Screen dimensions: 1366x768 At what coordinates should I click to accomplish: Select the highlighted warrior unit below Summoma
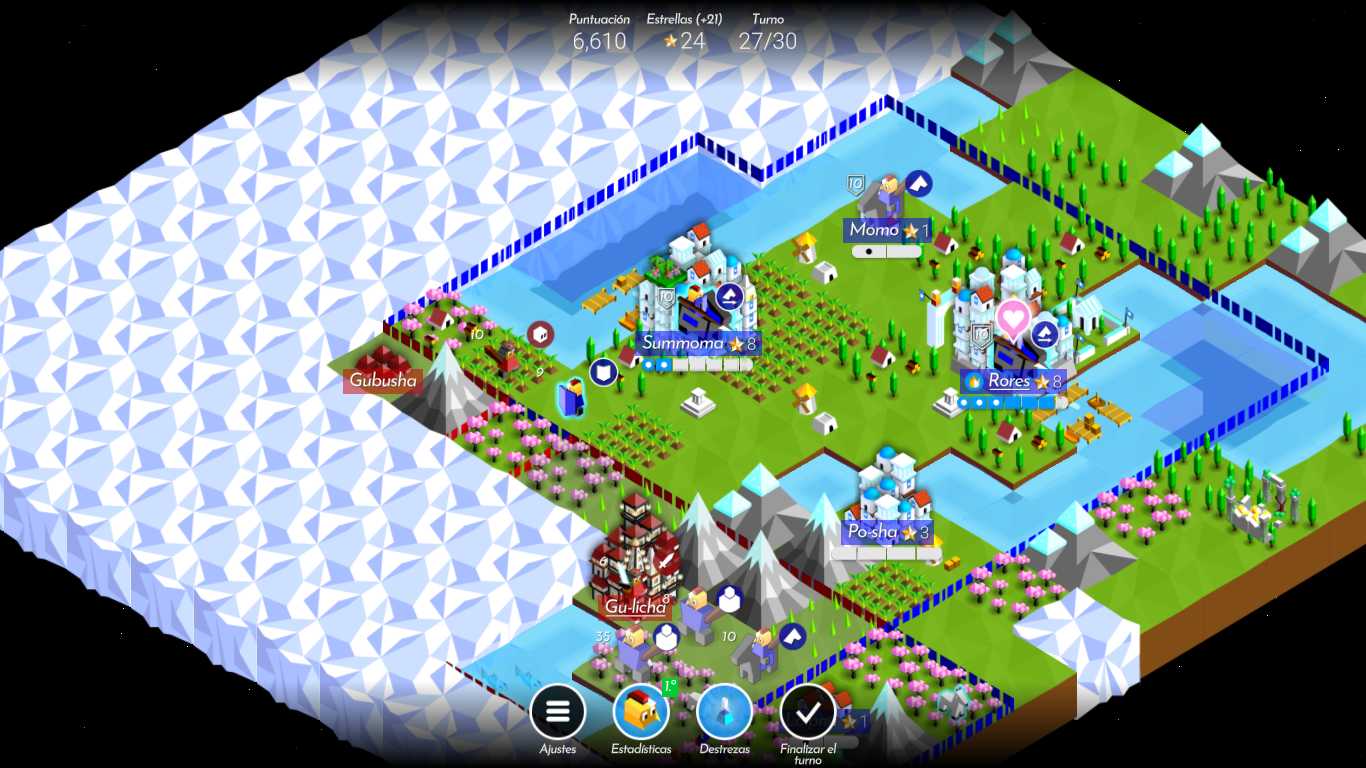tap(570, 398)
